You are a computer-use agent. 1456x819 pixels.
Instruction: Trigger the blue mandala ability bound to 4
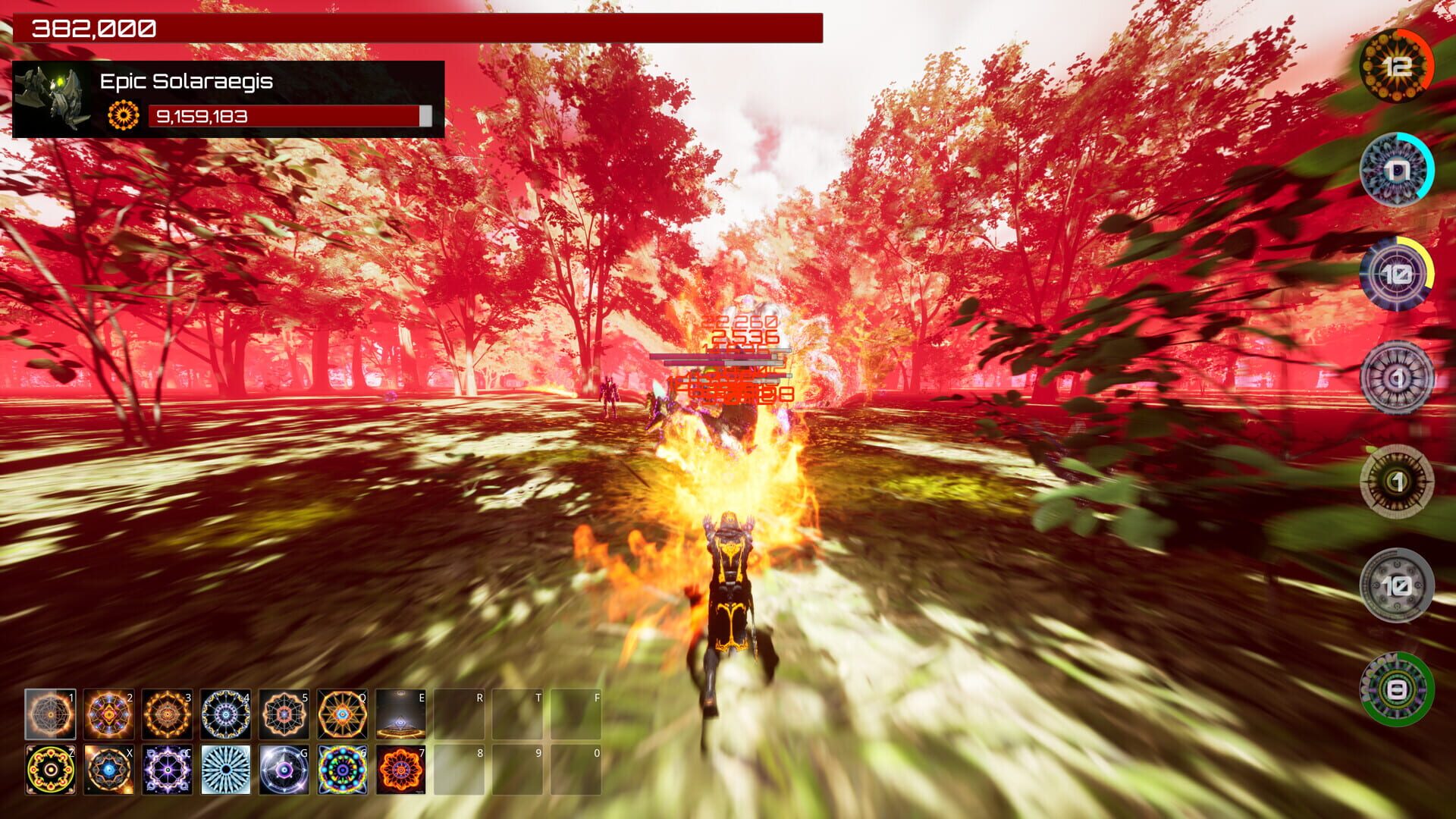[x=224, y=713]
